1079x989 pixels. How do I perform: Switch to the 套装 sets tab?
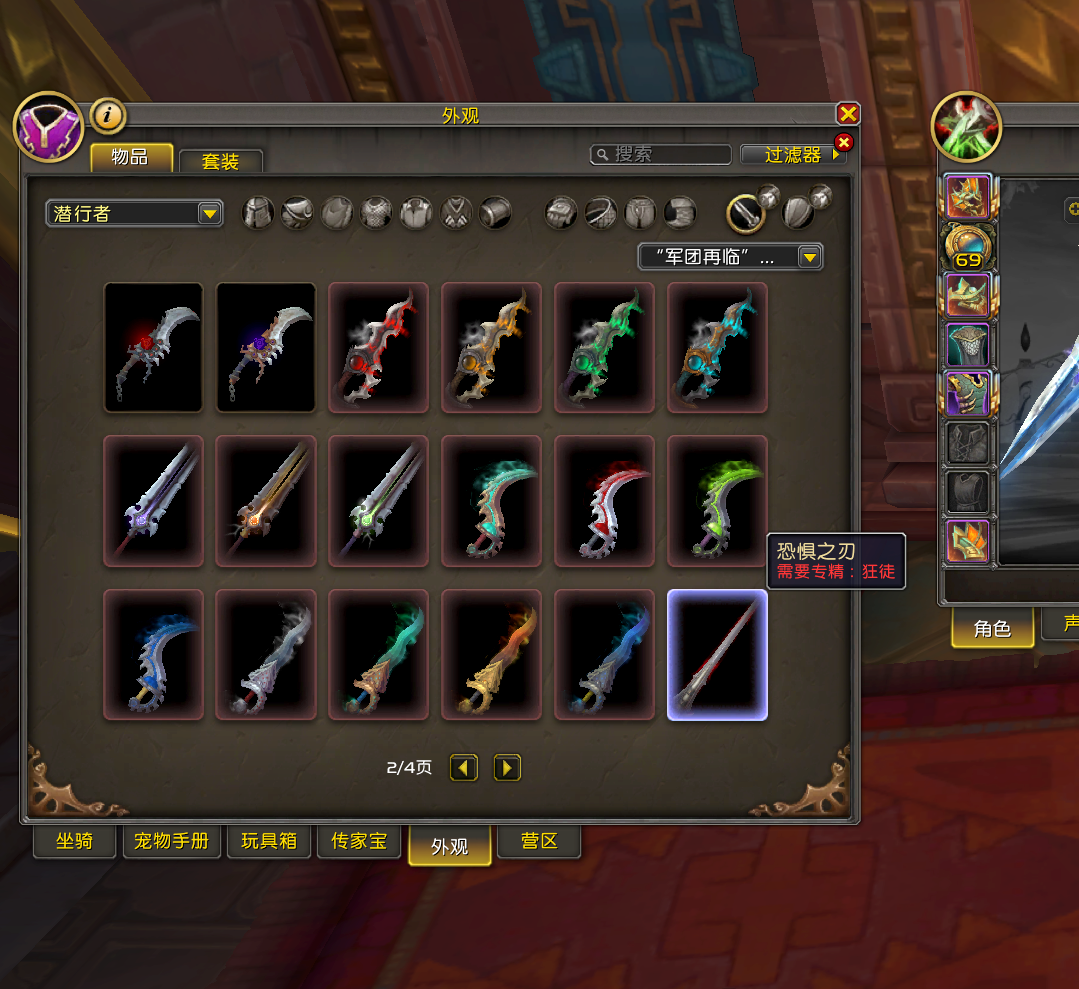(x=221, y=161)
